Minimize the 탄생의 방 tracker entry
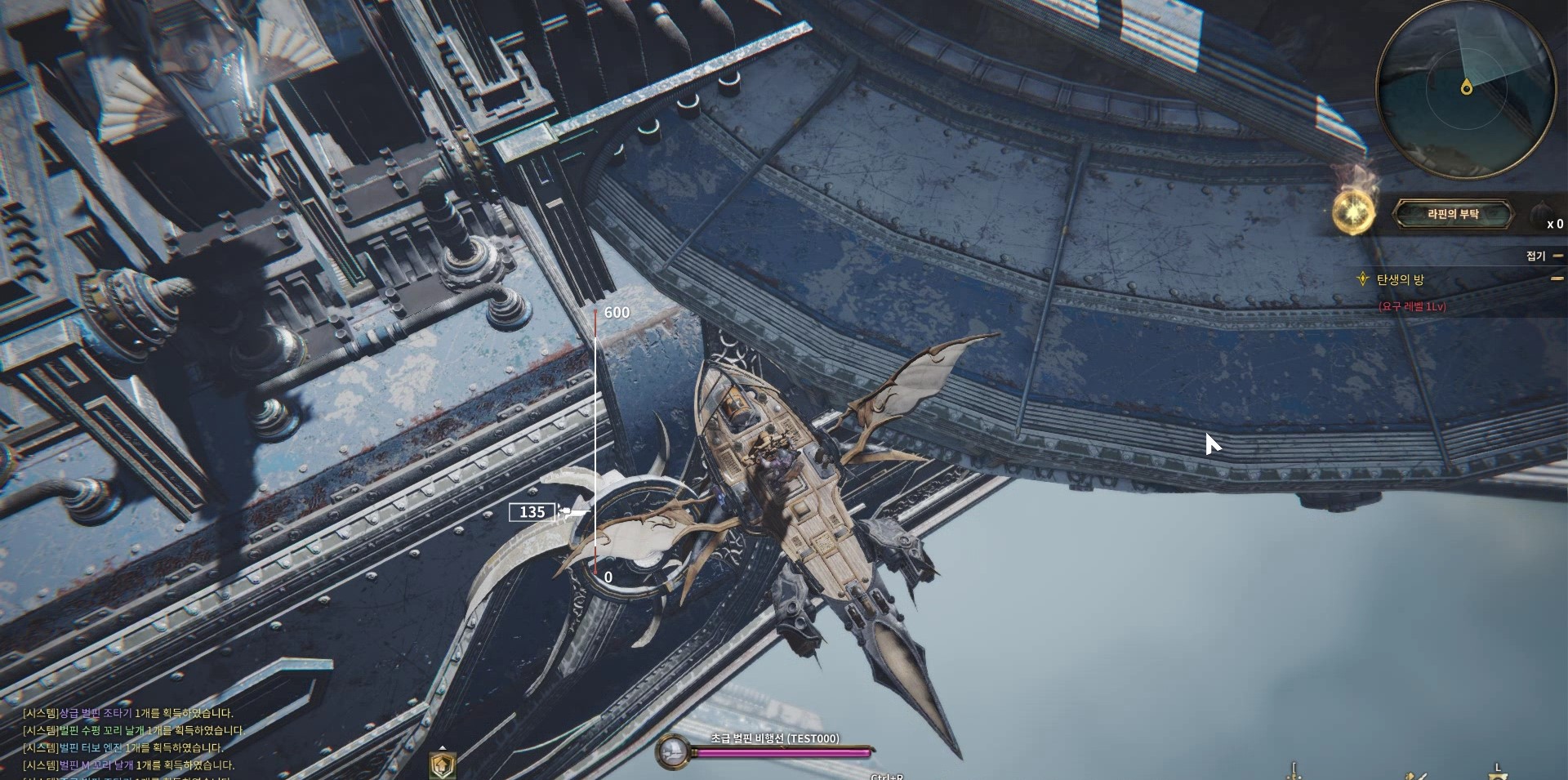Image resolution: width=1568 pixels, height=780 pixels. (x=1557, y=279)
